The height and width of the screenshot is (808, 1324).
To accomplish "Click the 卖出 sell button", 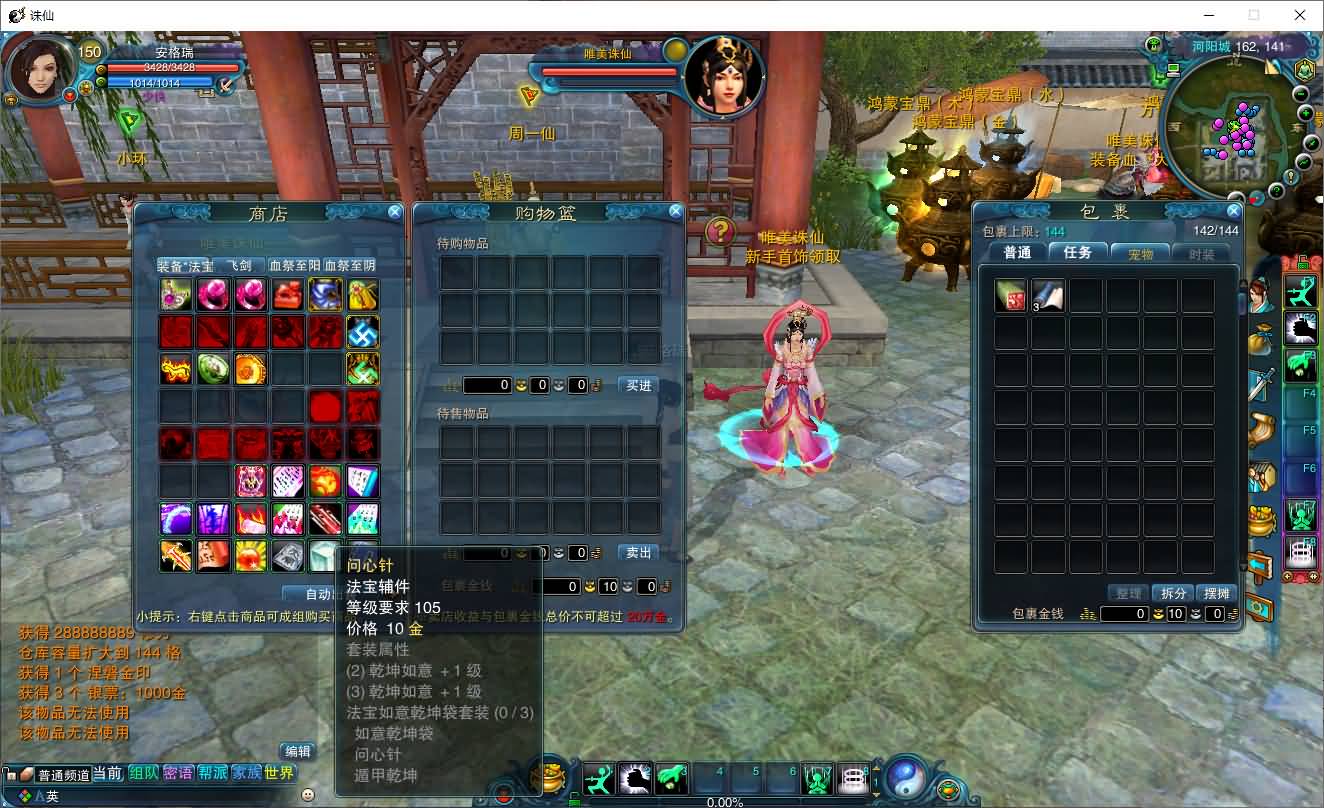I will point(638,553).
